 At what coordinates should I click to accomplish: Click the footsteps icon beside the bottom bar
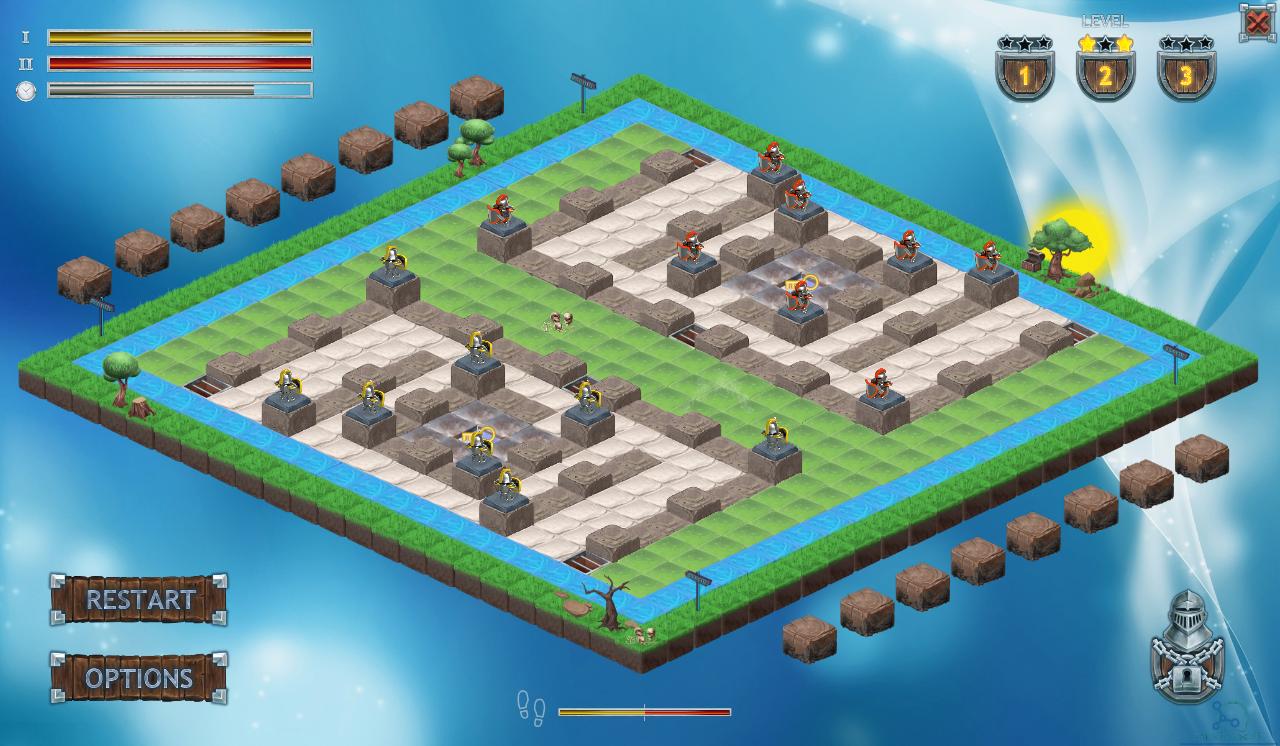(x=530, y=710)
